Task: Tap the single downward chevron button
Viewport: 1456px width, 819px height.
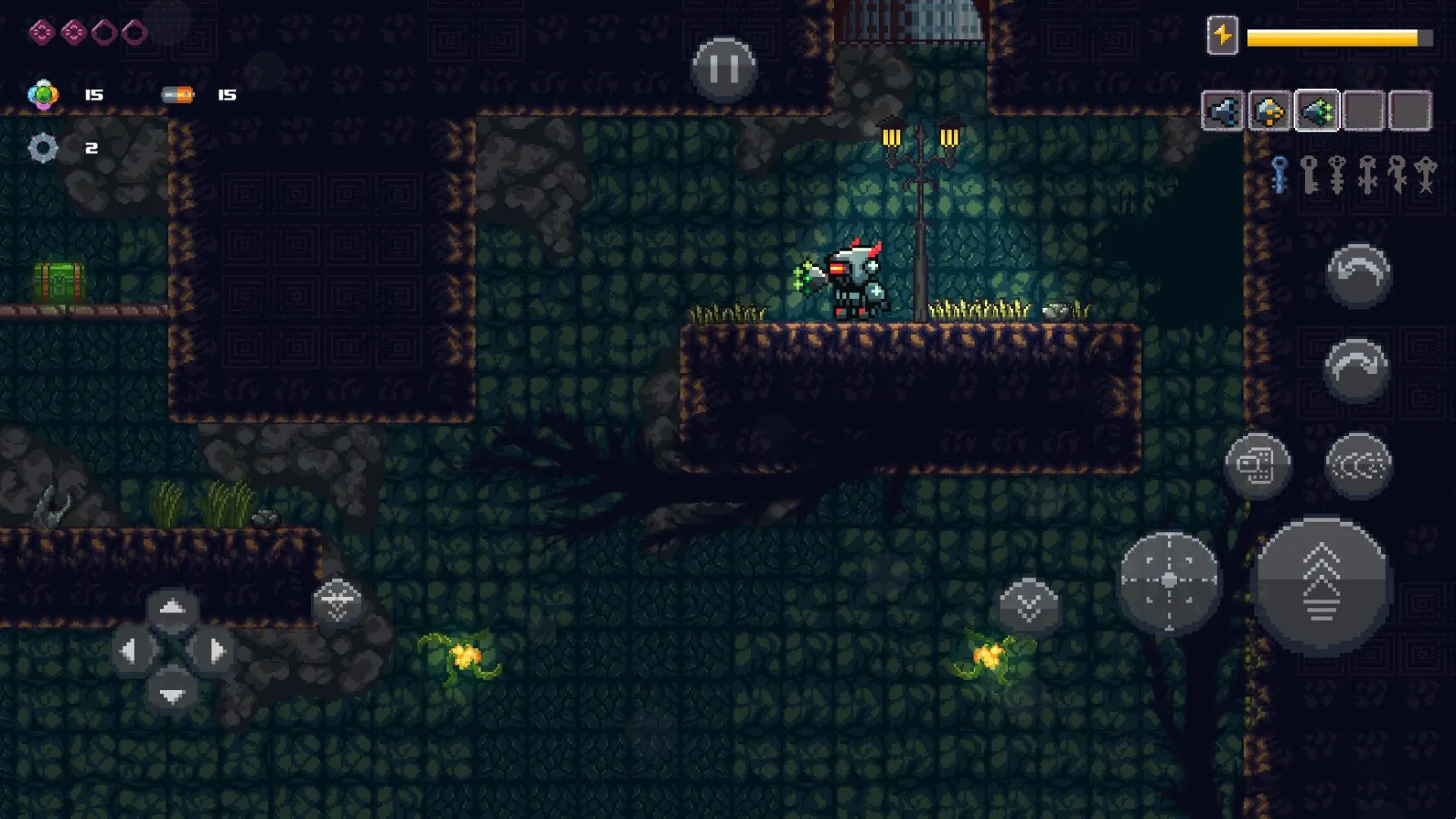Action: [1028, 606]
